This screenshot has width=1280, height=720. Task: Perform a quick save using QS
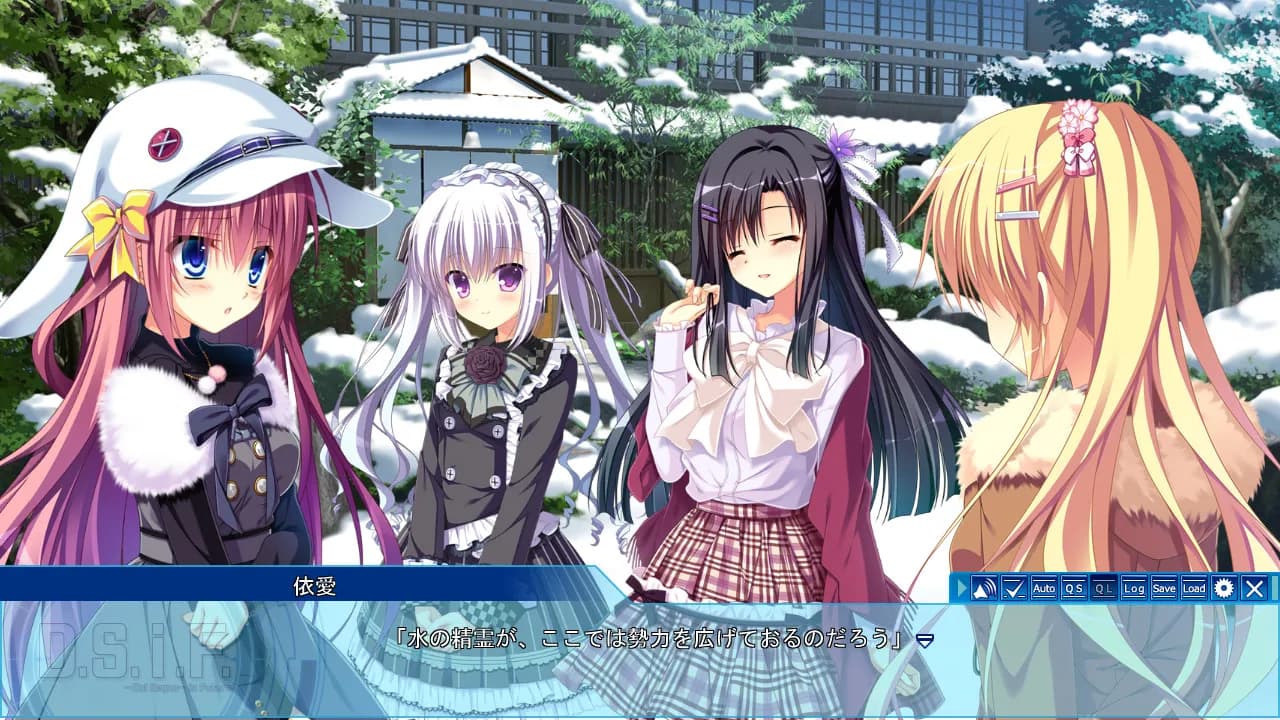click(1072, 589)
